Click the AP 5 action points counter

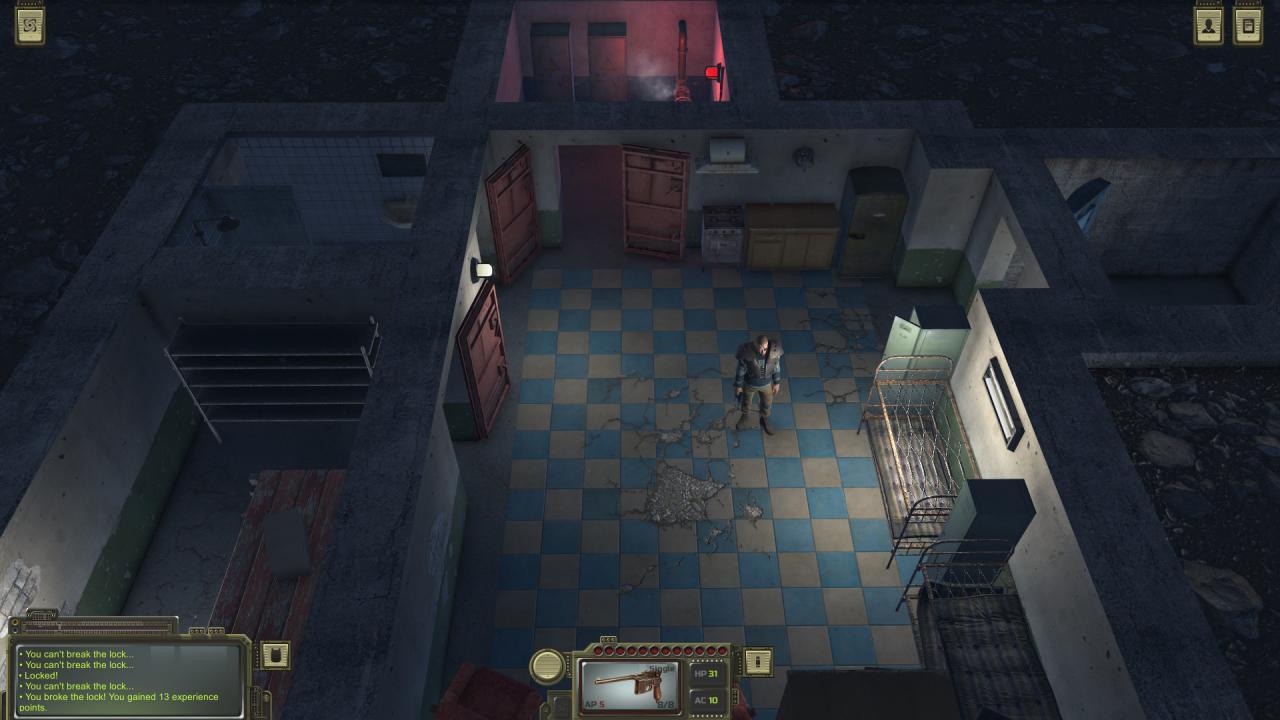pyautogui.click(x=595, y=703)
